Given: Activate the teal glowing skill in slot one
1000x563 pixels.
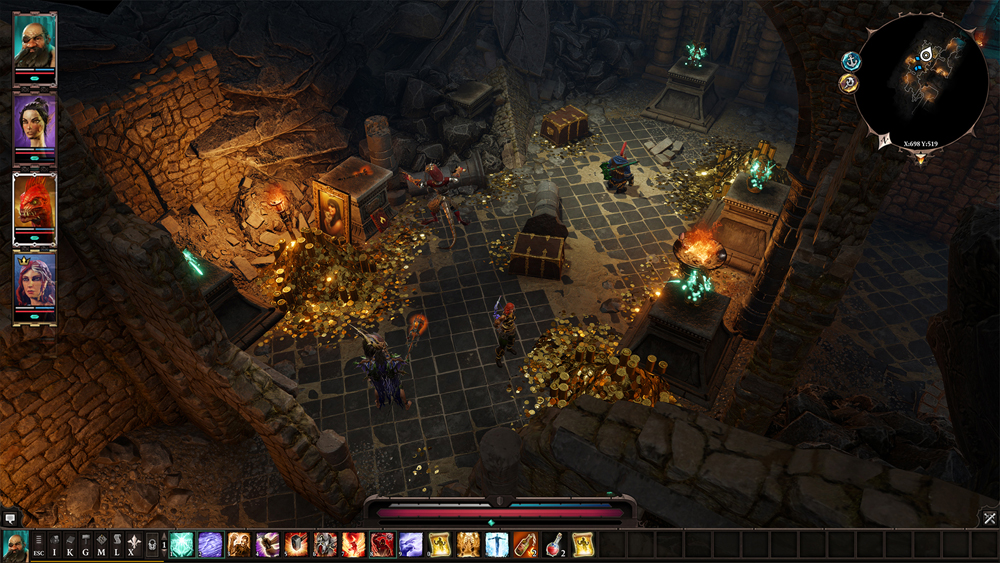Looking at the screenshot, I should 182,545.
